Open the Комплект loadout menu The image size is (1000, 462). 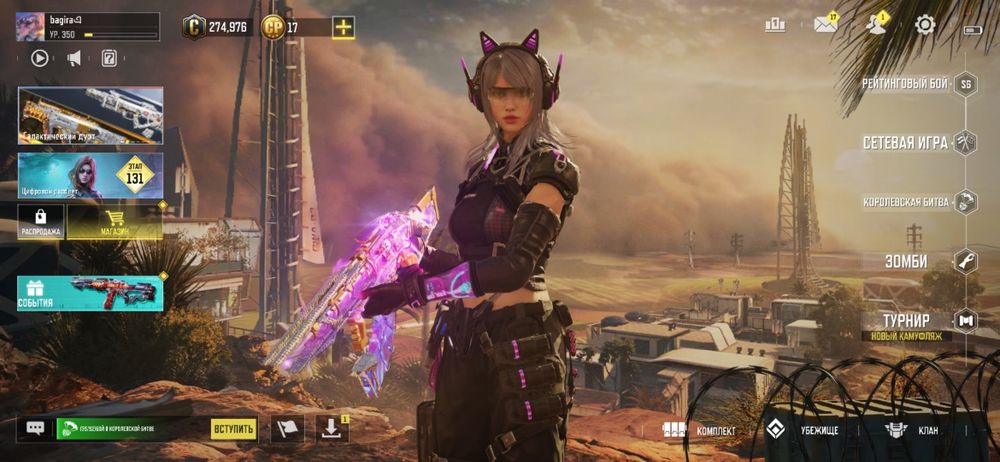700,430
